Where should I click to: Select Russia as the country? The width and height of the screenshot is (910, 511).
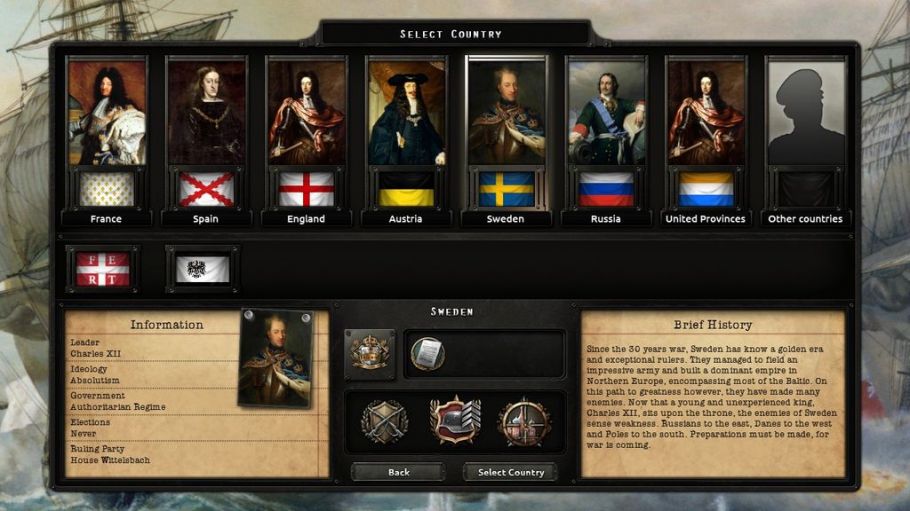click(606, 140)
